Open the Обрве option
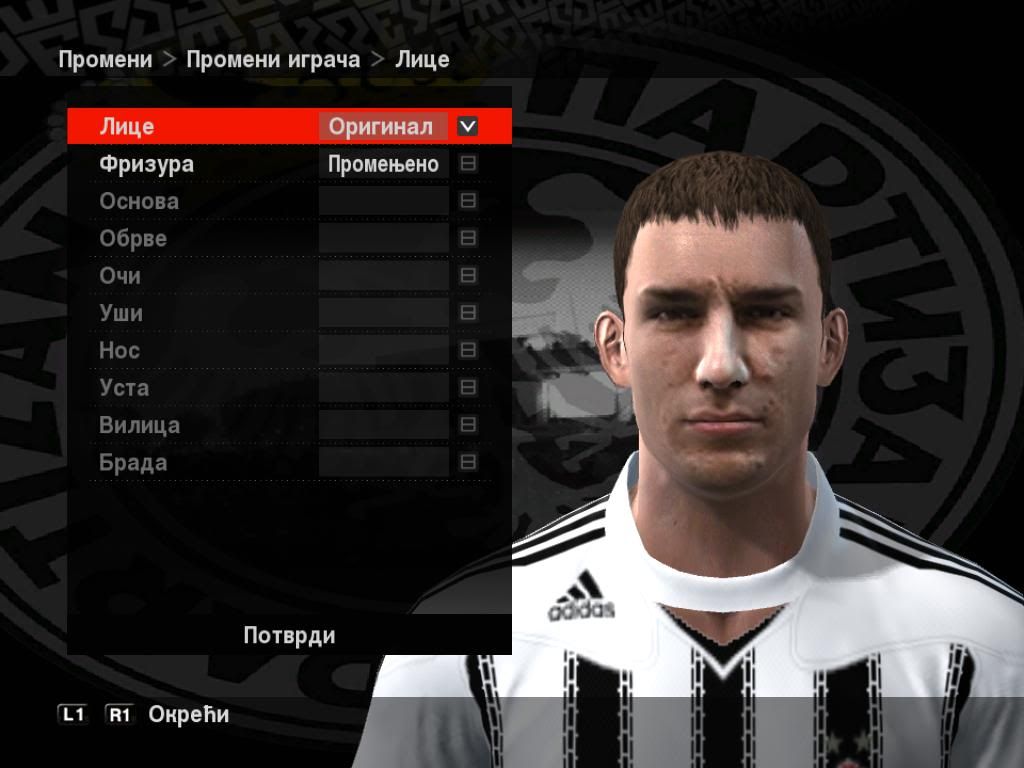This screenshot has width=1024, height=768. (x=133, y=239)
